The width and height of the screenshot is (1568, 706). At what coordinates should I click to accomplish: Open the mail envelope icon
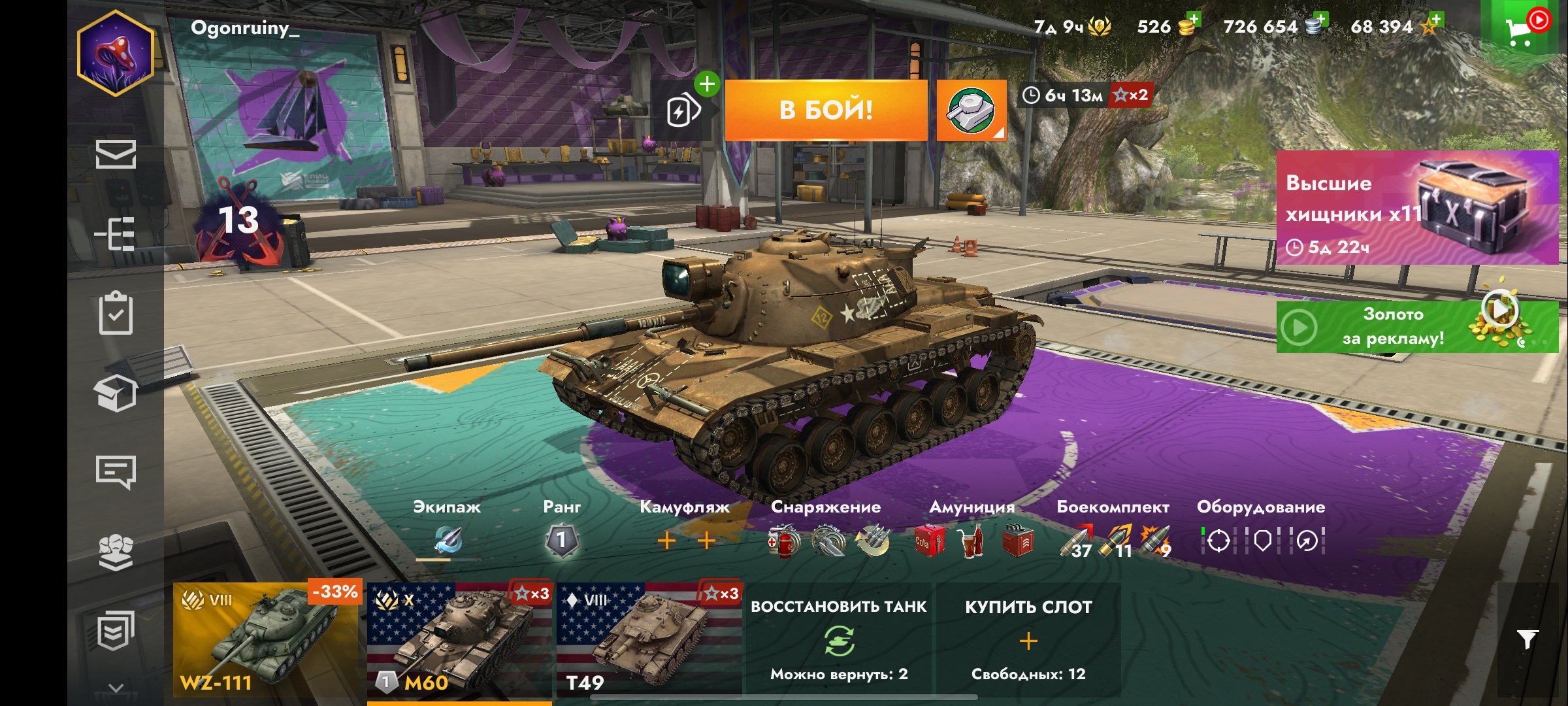116,154
